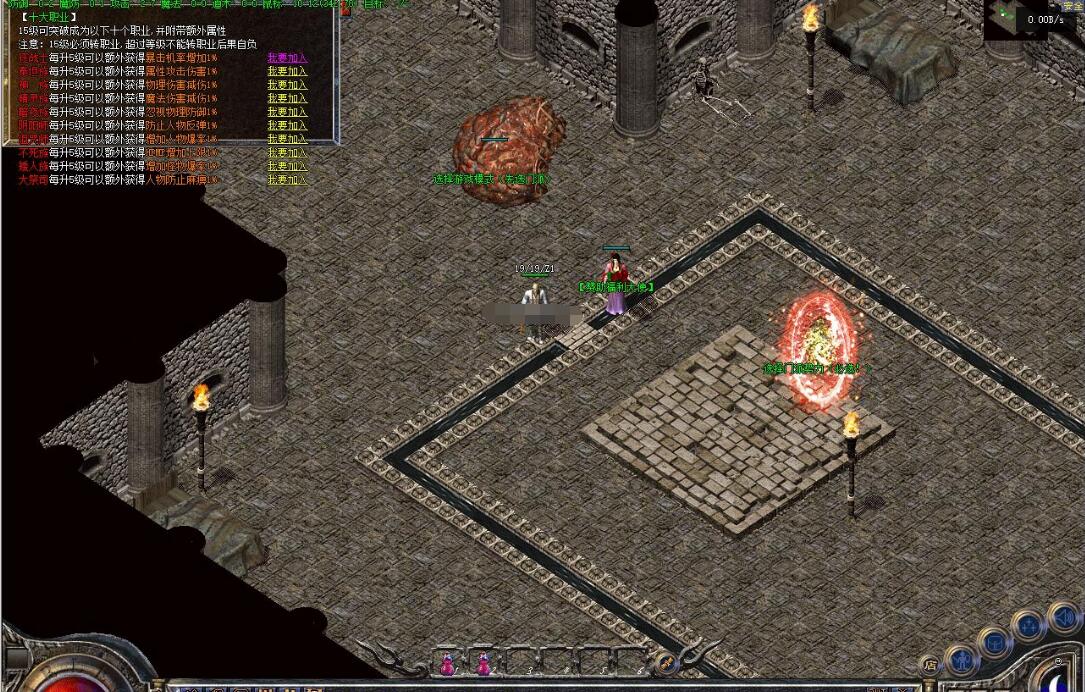Pick 我要加入 for the 诅咒师 class

pos(287,139)
